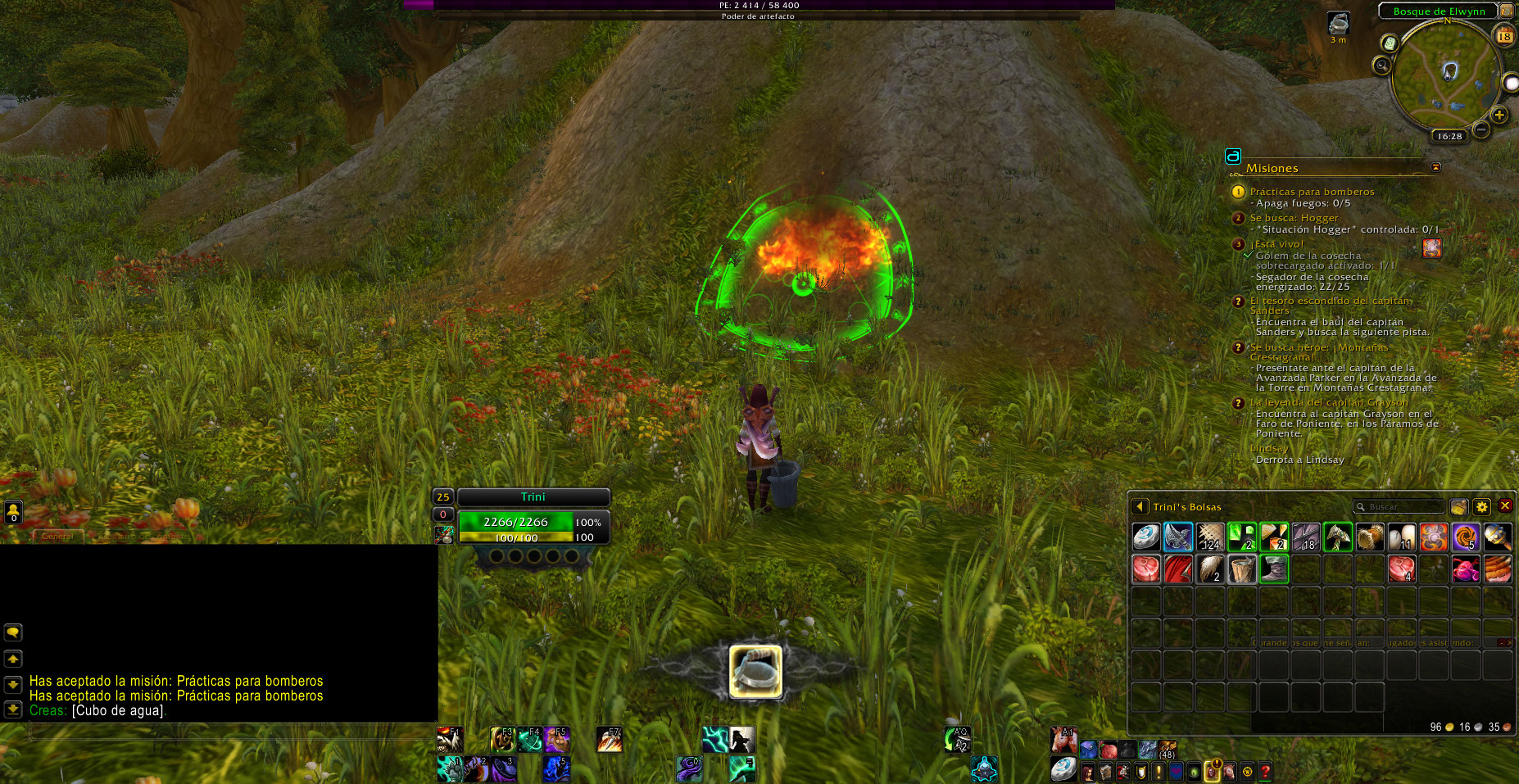
Task: Zoom out on the minimap
Action: pyautogui.click(x=1481, y=129)
